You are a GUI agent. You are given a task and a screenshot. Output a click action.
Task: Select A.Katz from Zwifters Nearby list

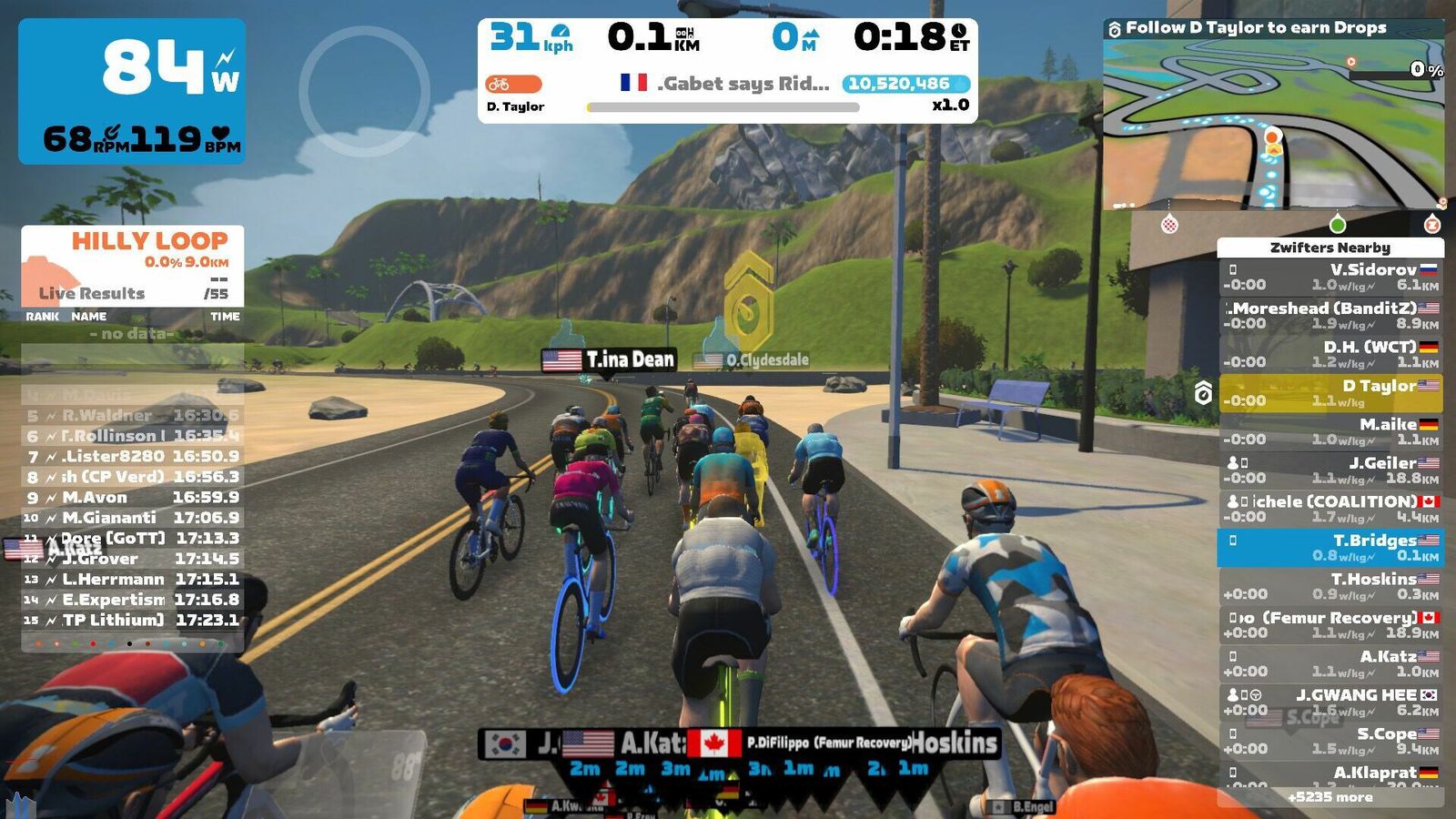click(1330, 663)
